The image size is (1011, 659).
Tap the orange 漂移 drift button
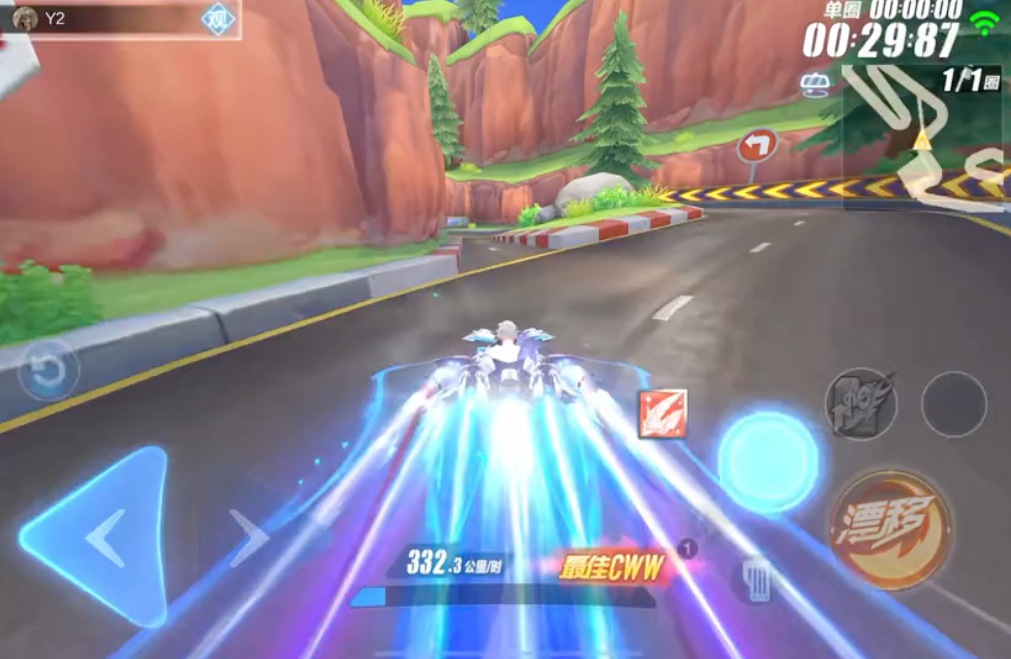pos(889,529)
